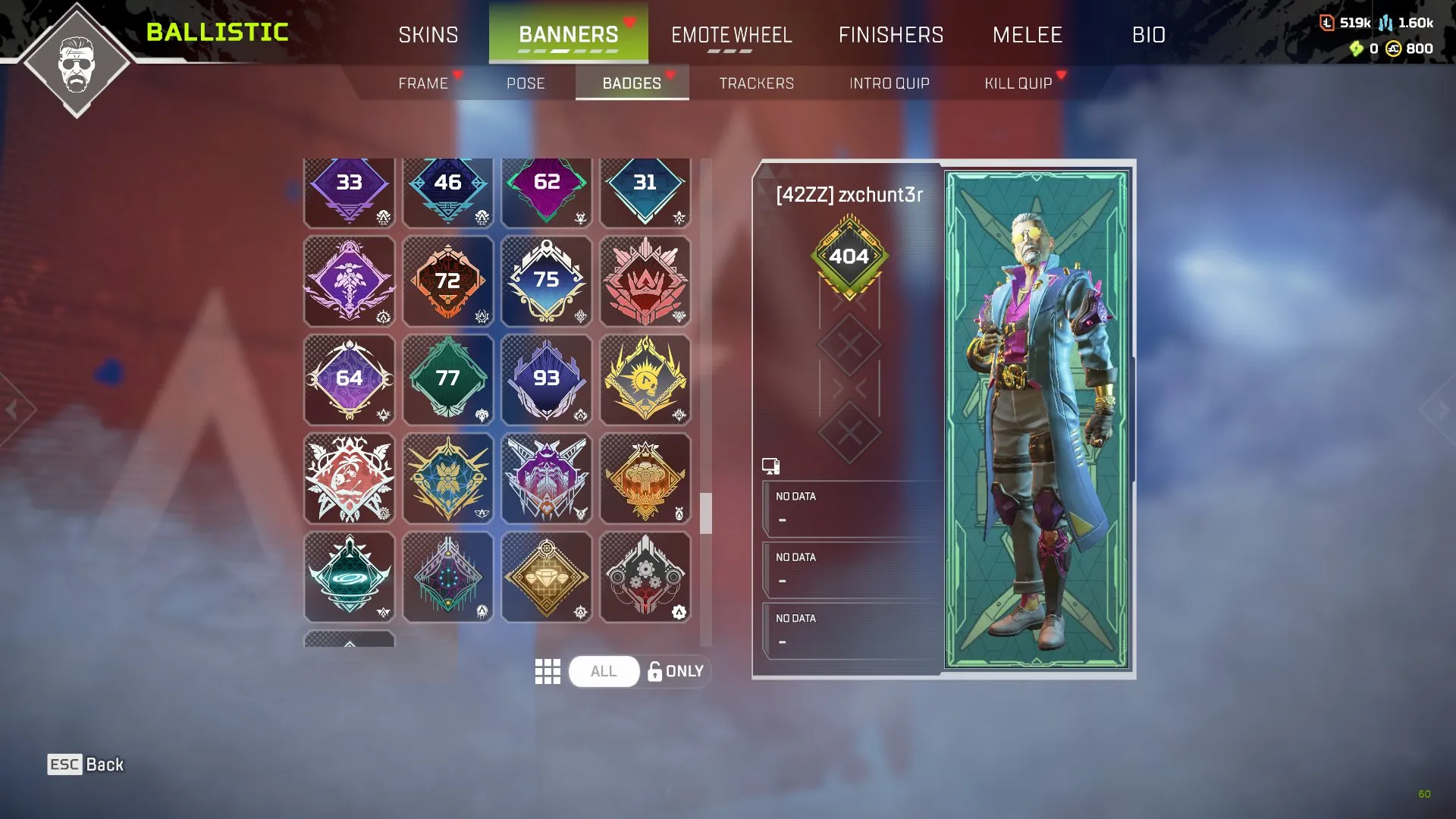Switch to the FINISHERS tab

click(x=891, y=34)
